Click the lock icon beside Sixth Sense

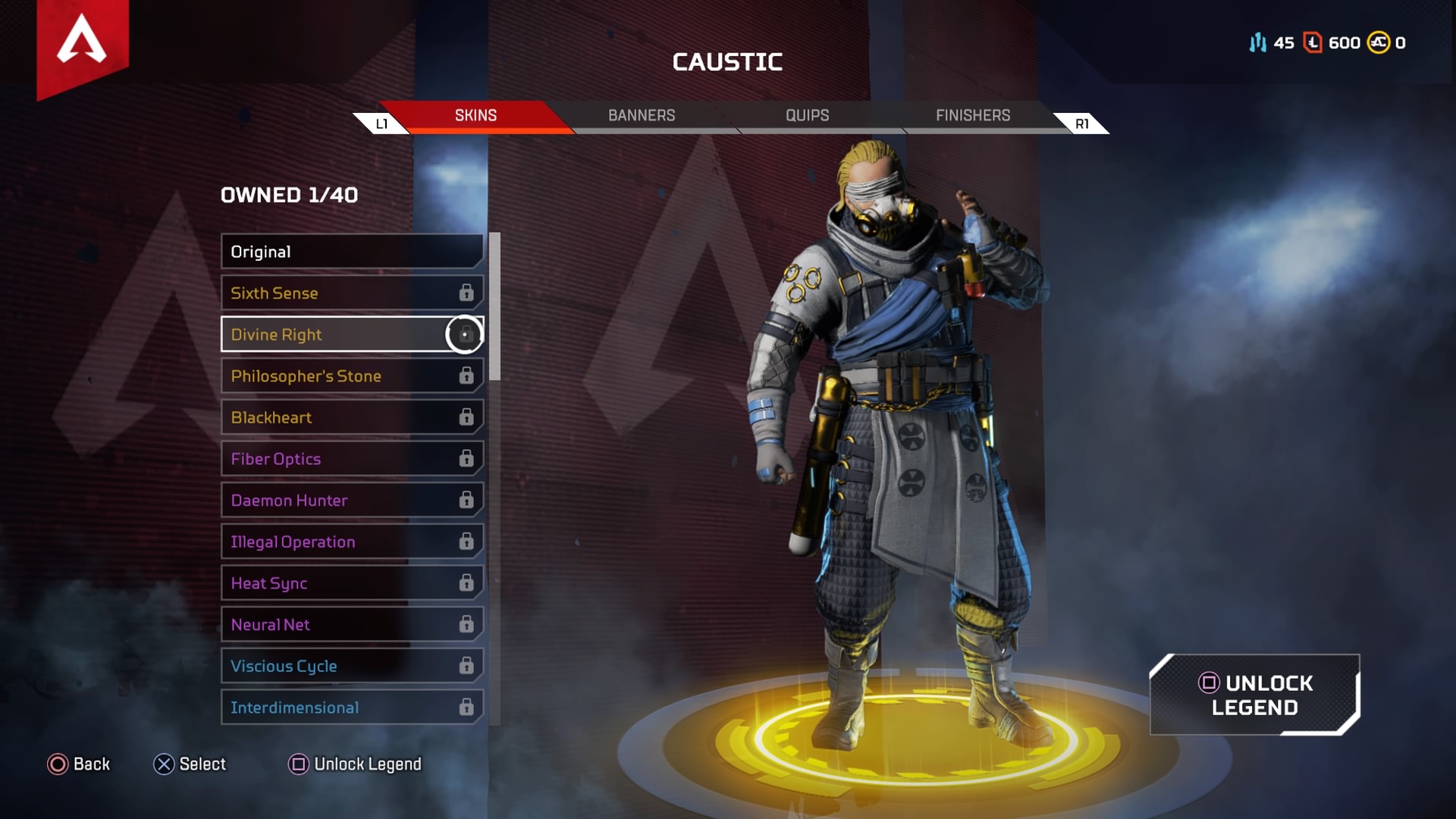465,293
